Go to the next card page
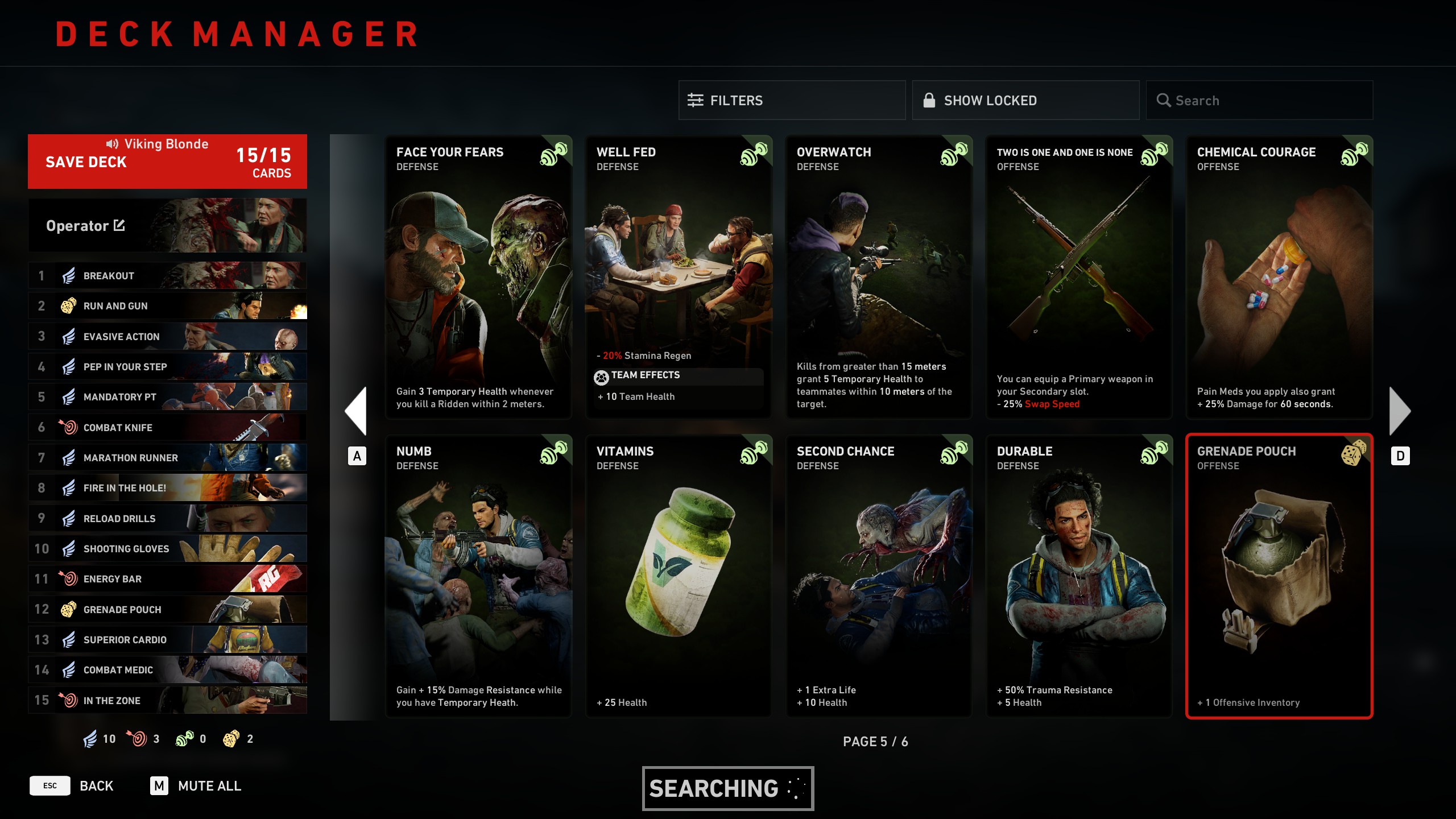The height and width of the screenshot is (819, 1456). pos(1400,411)
